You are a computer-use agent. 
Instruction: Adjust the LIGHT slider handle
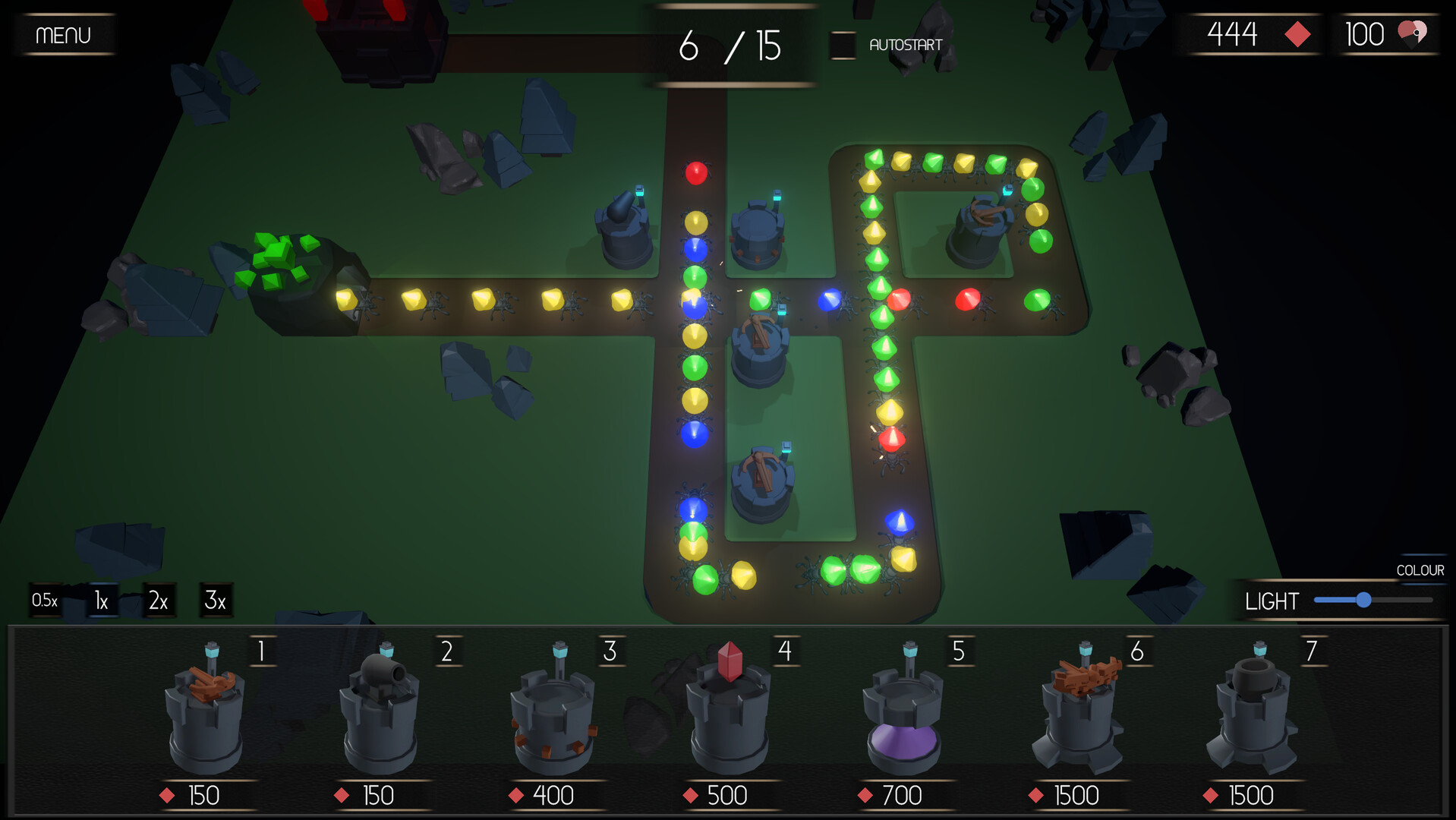point(1365,601)
